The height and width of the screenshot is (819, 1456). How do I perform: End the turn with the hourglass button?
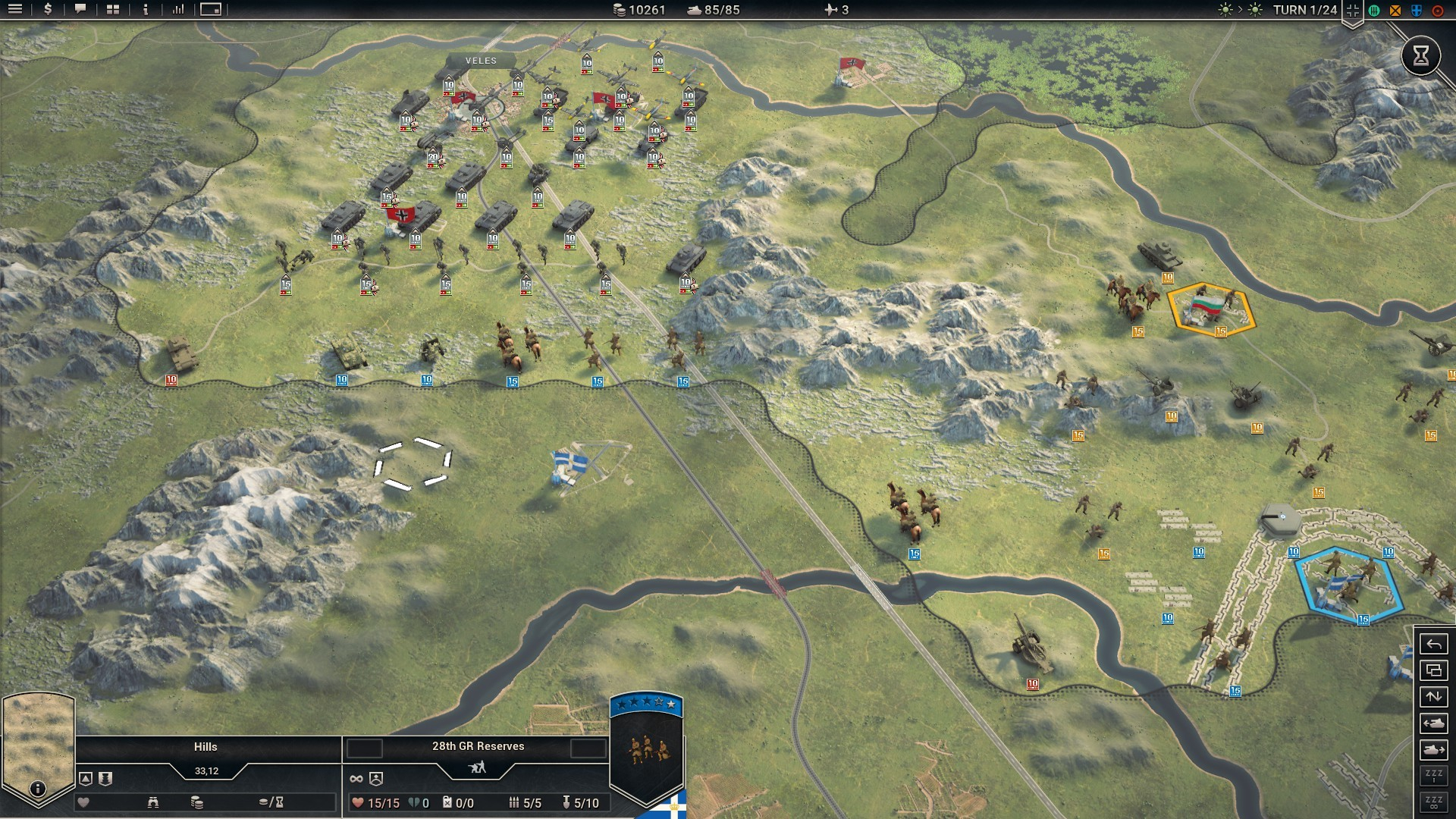(1420, 55)
